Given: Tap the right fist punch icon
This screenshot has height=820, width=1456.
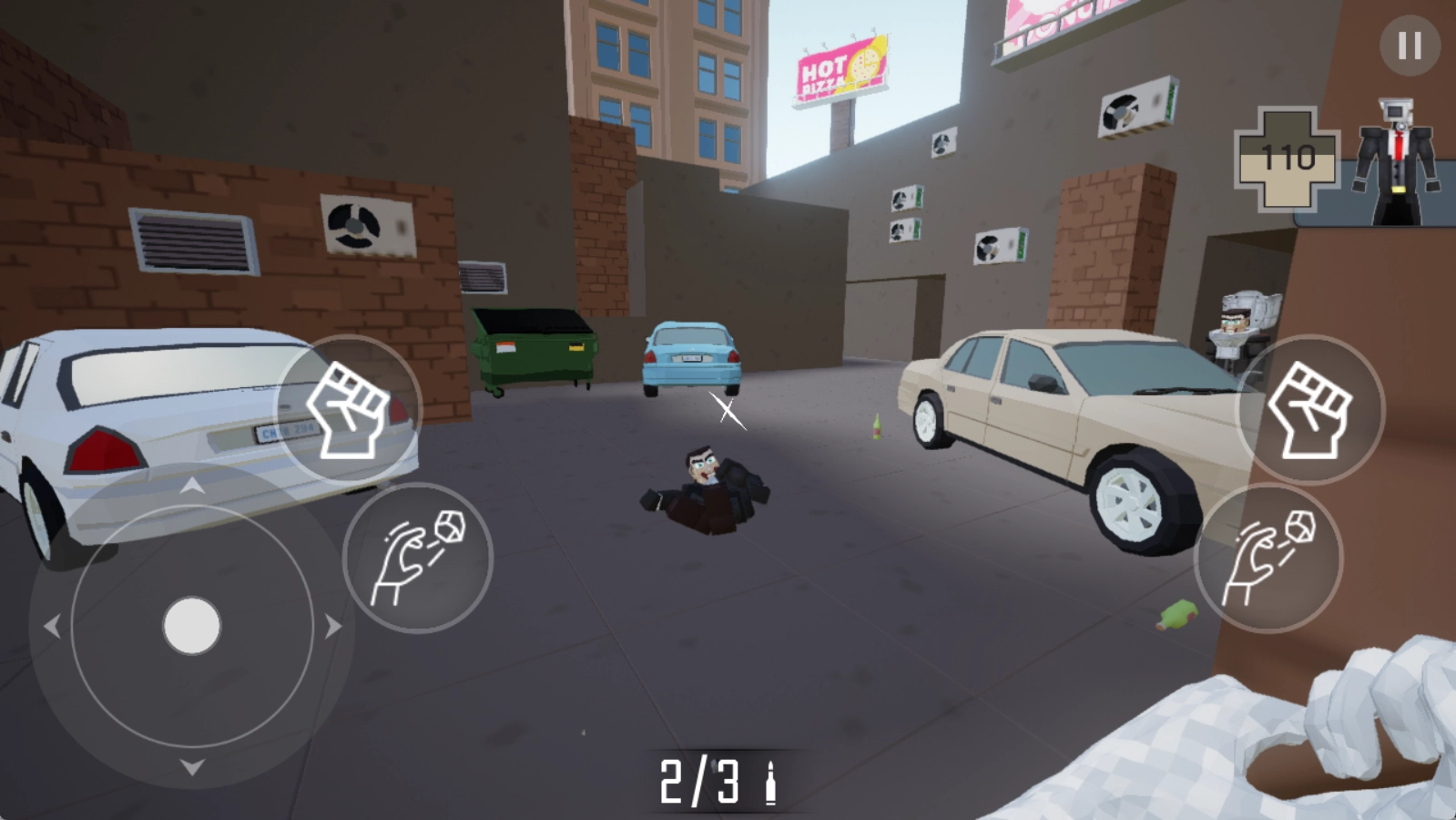Looking at the screenshot, I should coord(1309,410).
